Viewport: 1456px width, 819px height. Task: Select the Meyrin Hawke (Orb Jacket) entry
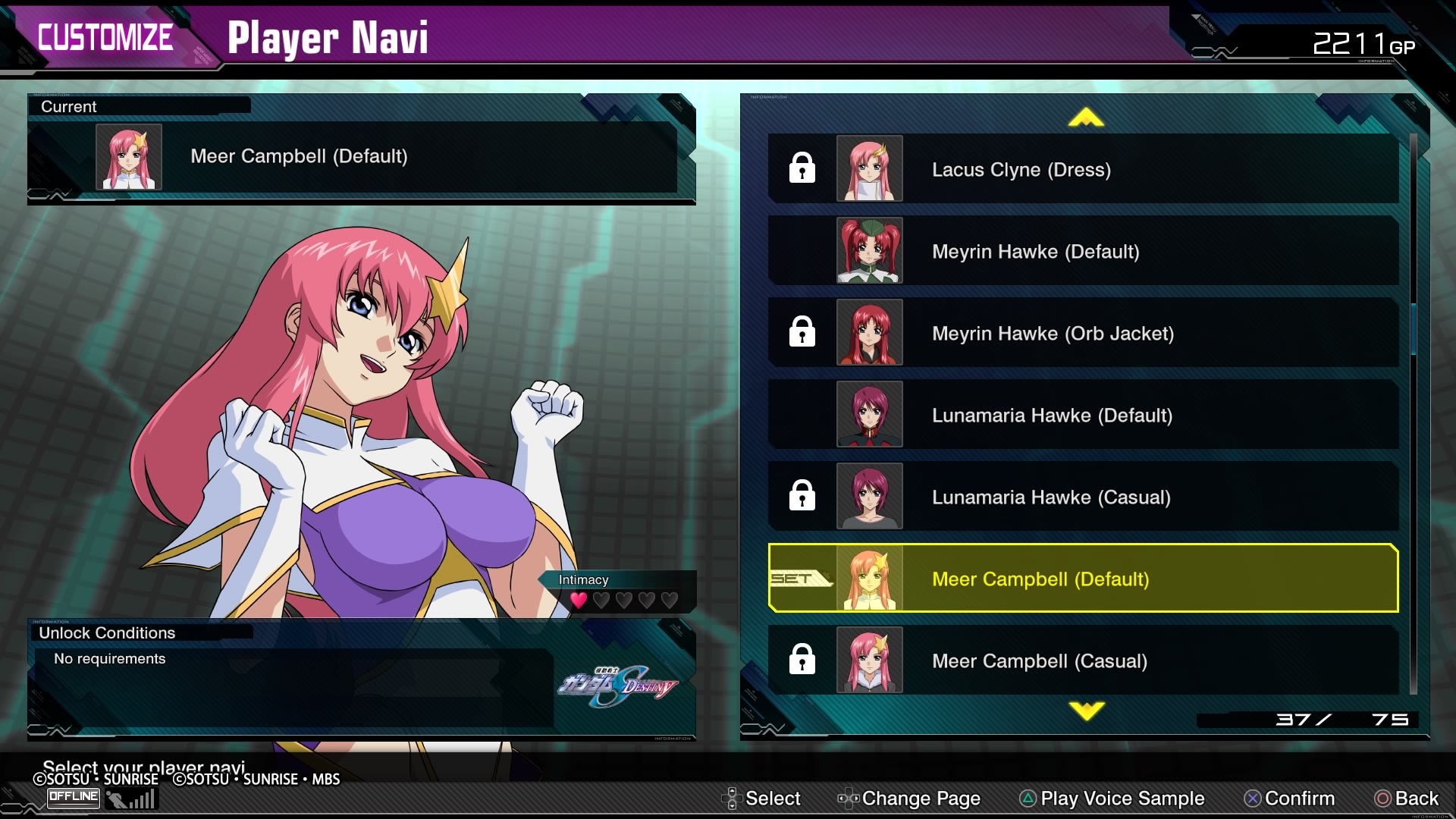coord(1083,333)
